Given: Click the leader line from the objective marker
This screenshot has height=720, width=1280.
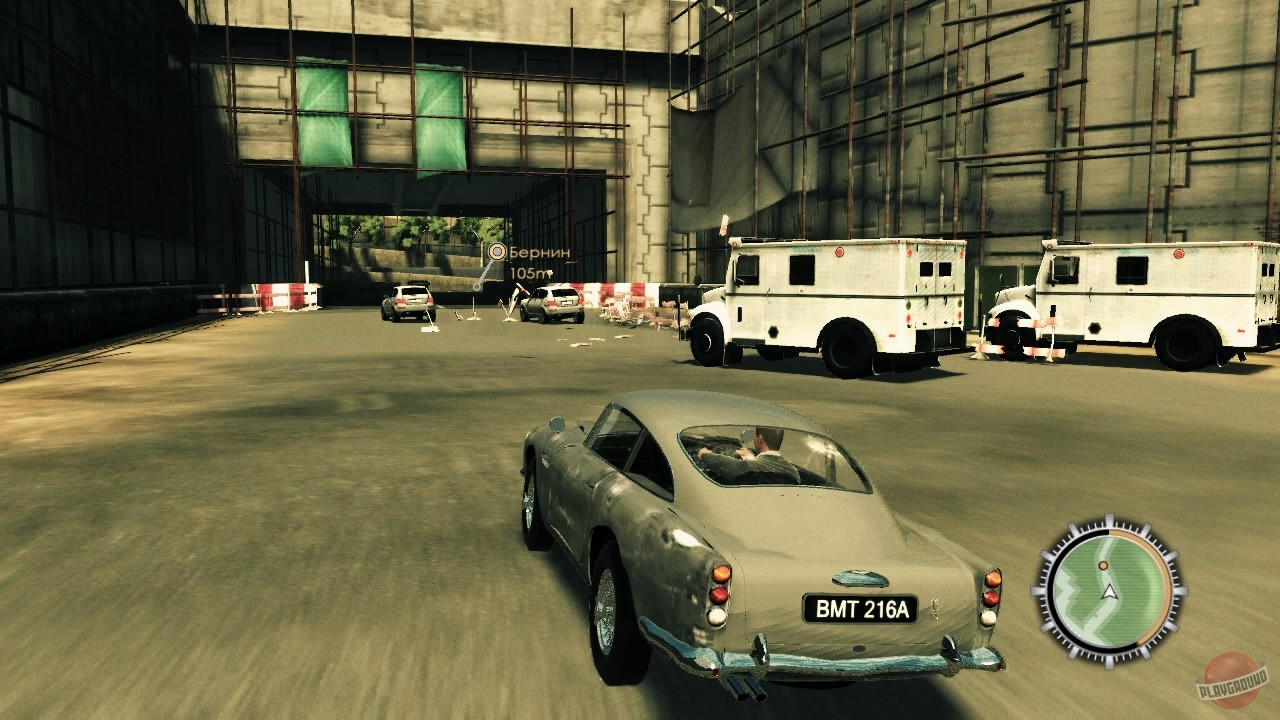Looking at the screenshot, I should tap(487, 272).
